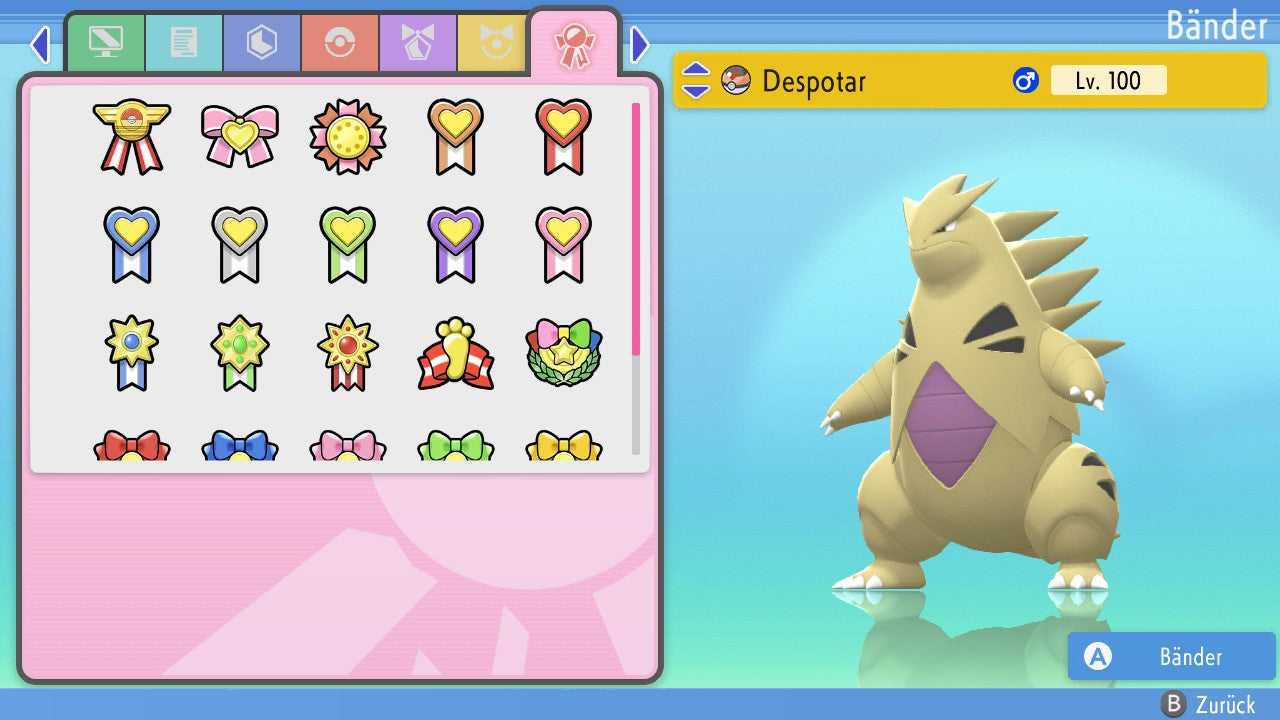Image resolution: width=1280 pixels, height=720 pixels.
Task: Switch to the purple contest tab
Action: pos(418,42)
